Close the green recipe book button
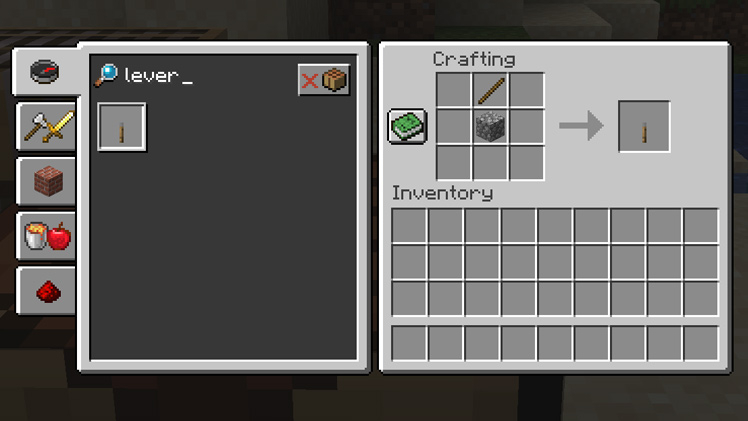This screenshot has width=748, height=421. coord(407,126)
